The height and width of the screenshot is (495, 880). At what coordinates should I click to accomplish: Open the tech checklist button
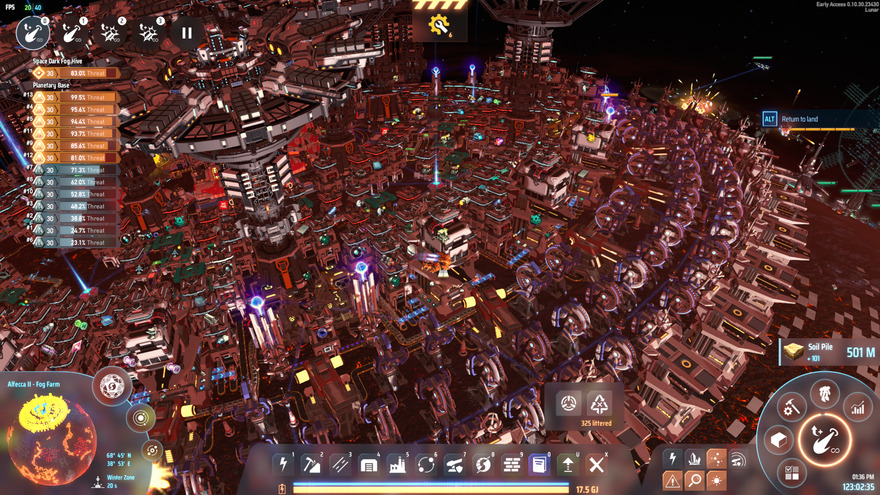coord(792,471)
